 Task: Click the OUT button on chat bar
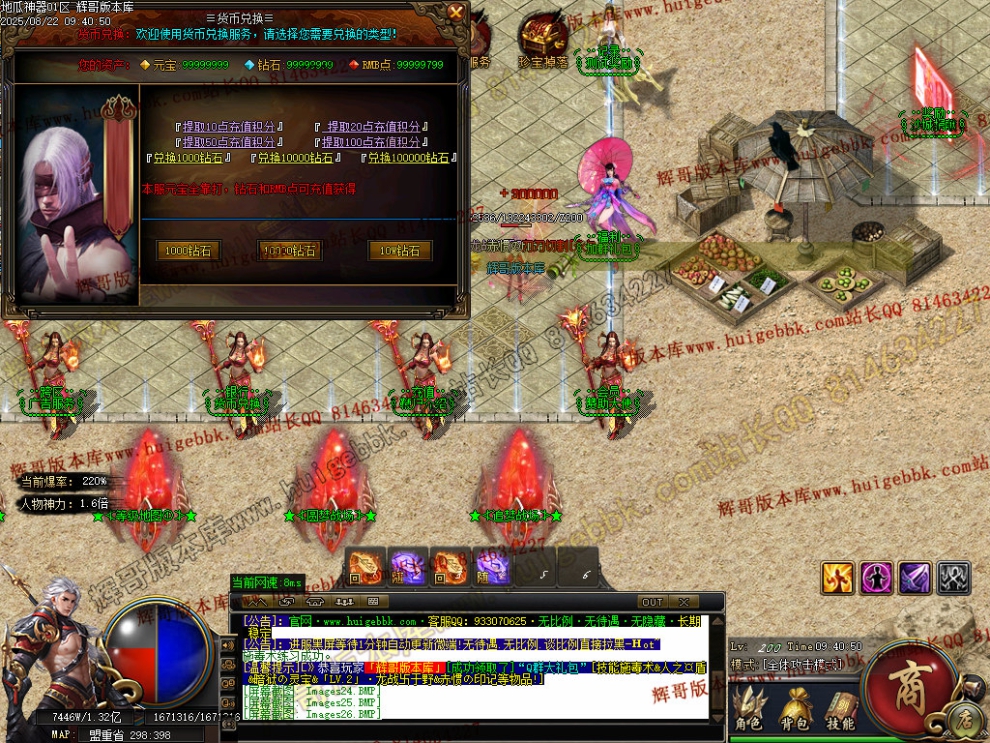coord(652,602)
